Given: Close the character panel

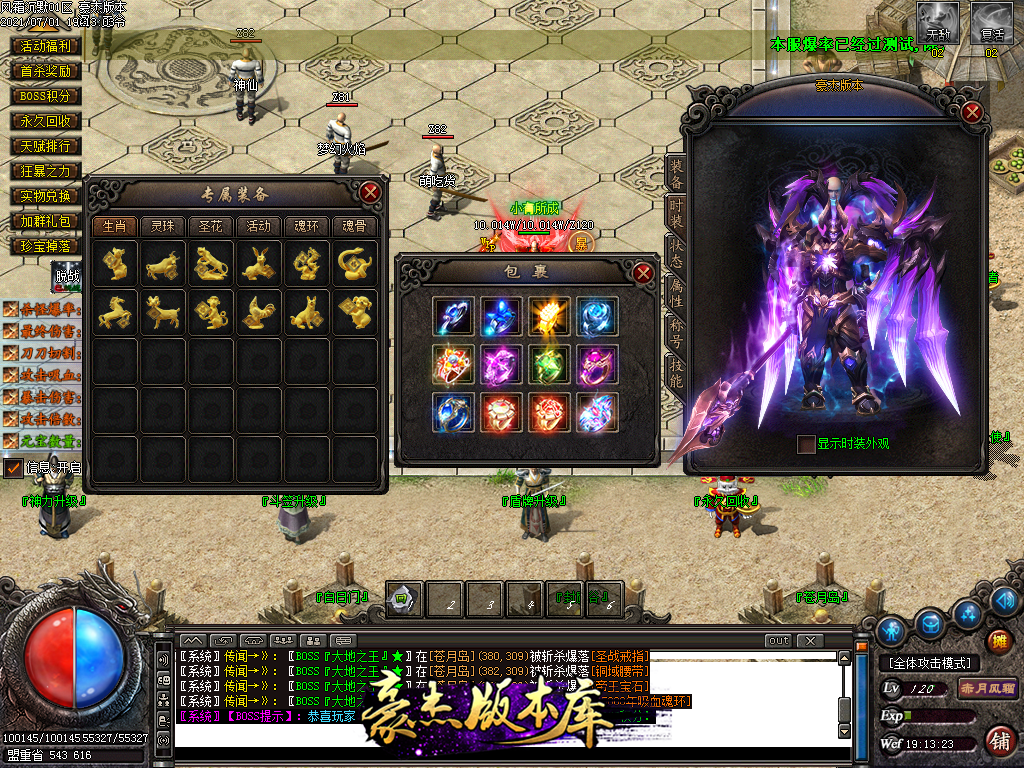Looking at the screenshot, I should point(971,112).
